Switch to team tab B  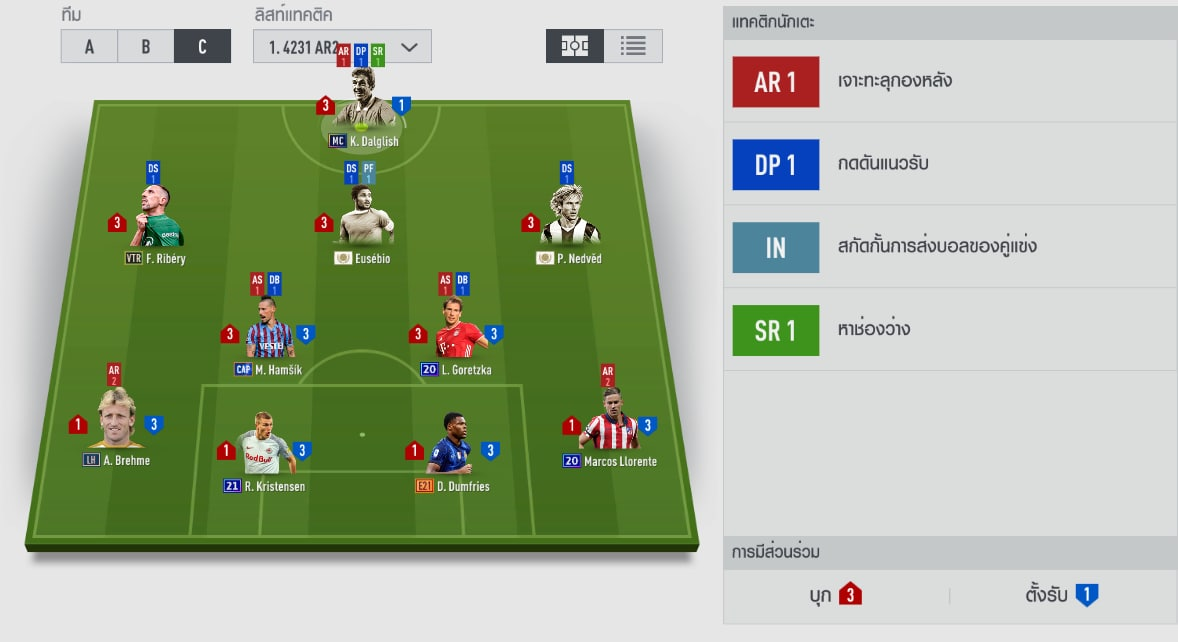click(145, 46)
